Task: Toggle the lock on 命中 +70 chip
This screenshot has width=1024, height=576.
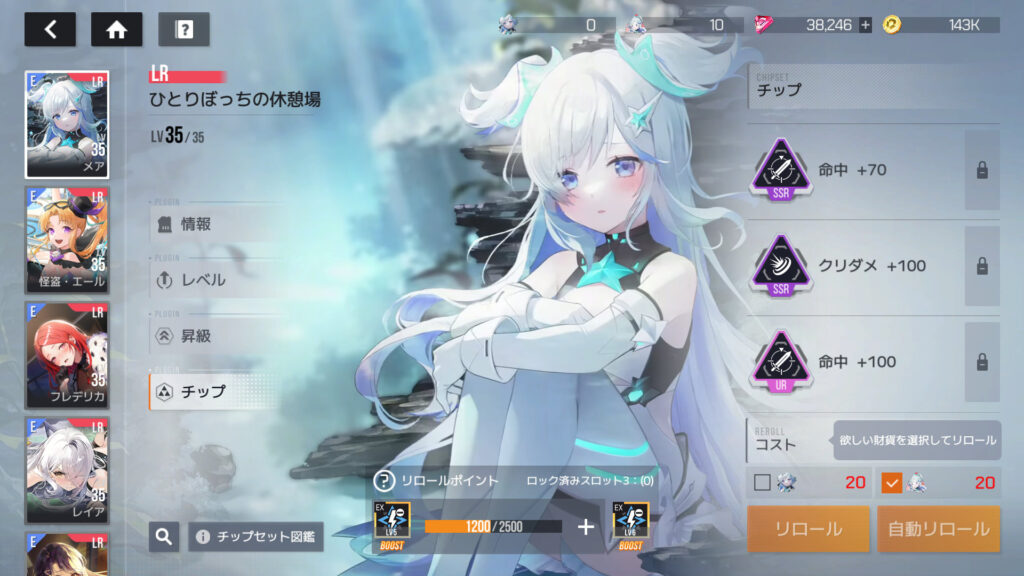Action: (x=982, y=170)
